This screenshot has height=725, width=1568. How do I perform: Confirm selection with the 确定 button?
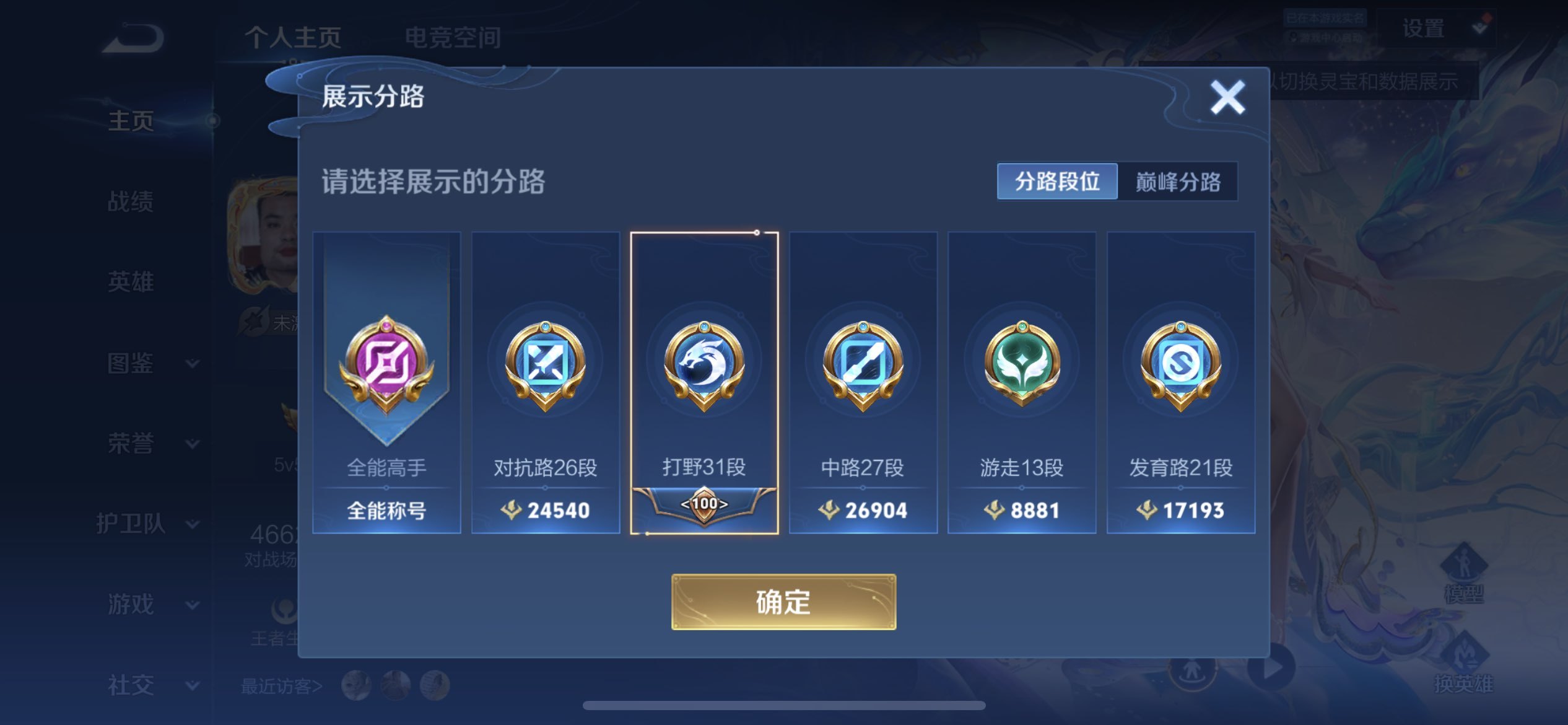pyautogui.click(x=783, y=602)
